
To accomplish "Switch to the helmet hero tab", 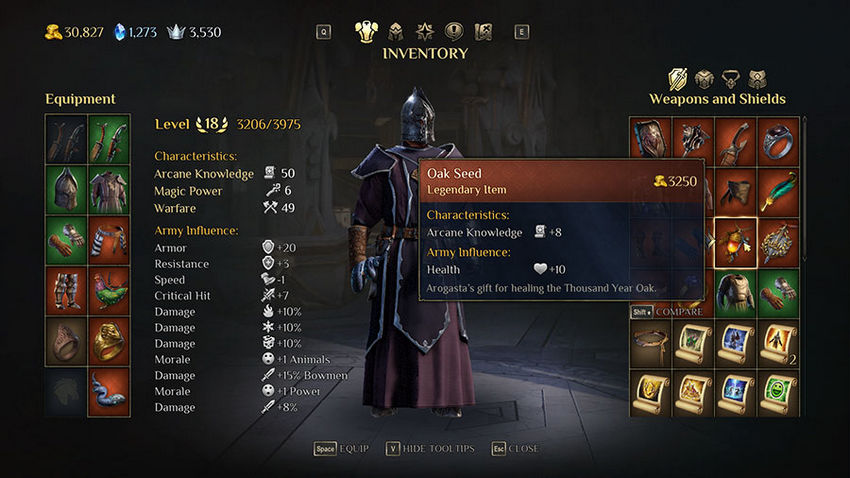I will point(396,32).
